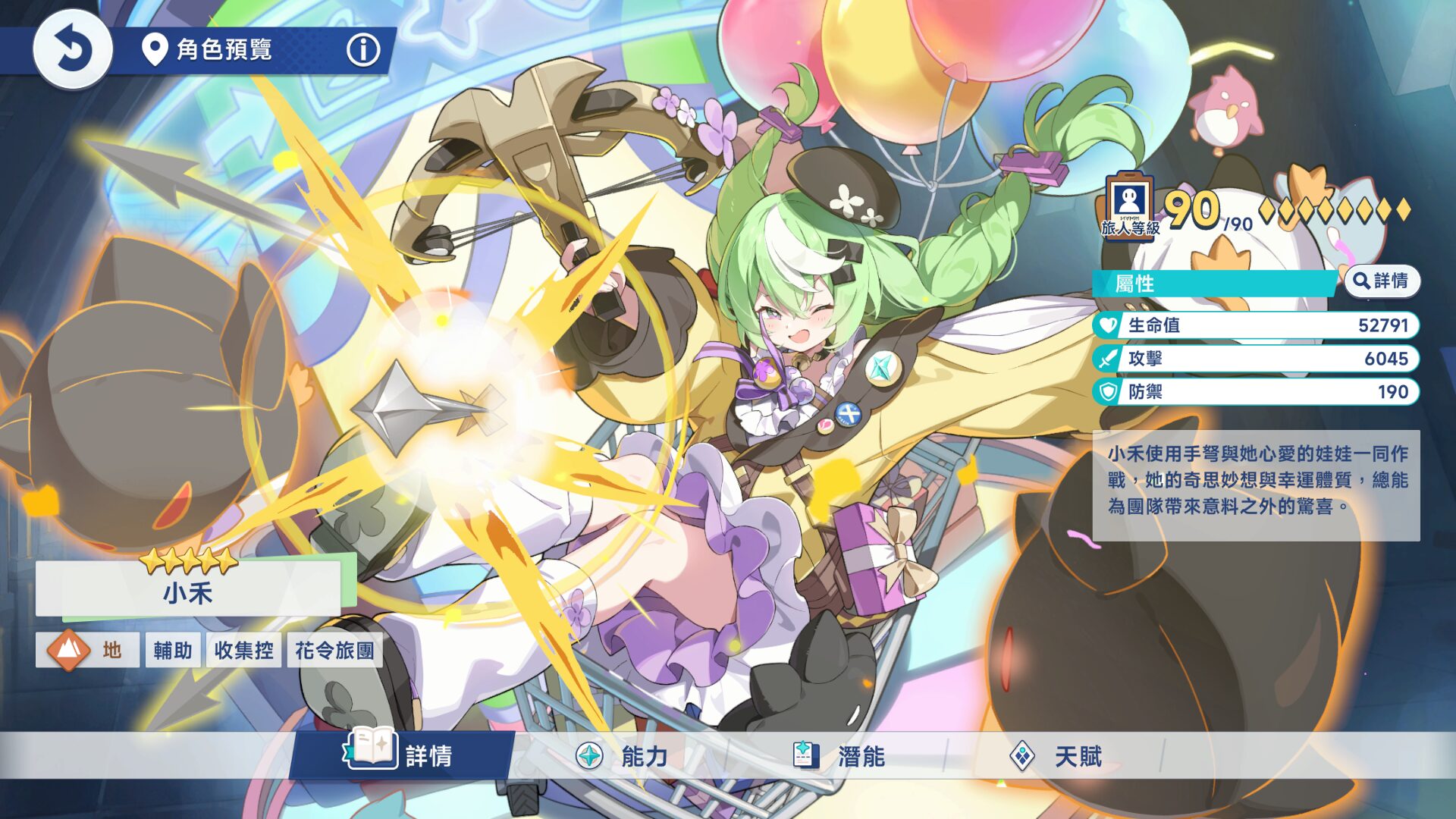Switch to the 天賦 tab
Image resolution: width=1456 pixels, height=819 pixels.
[1056, 756]
